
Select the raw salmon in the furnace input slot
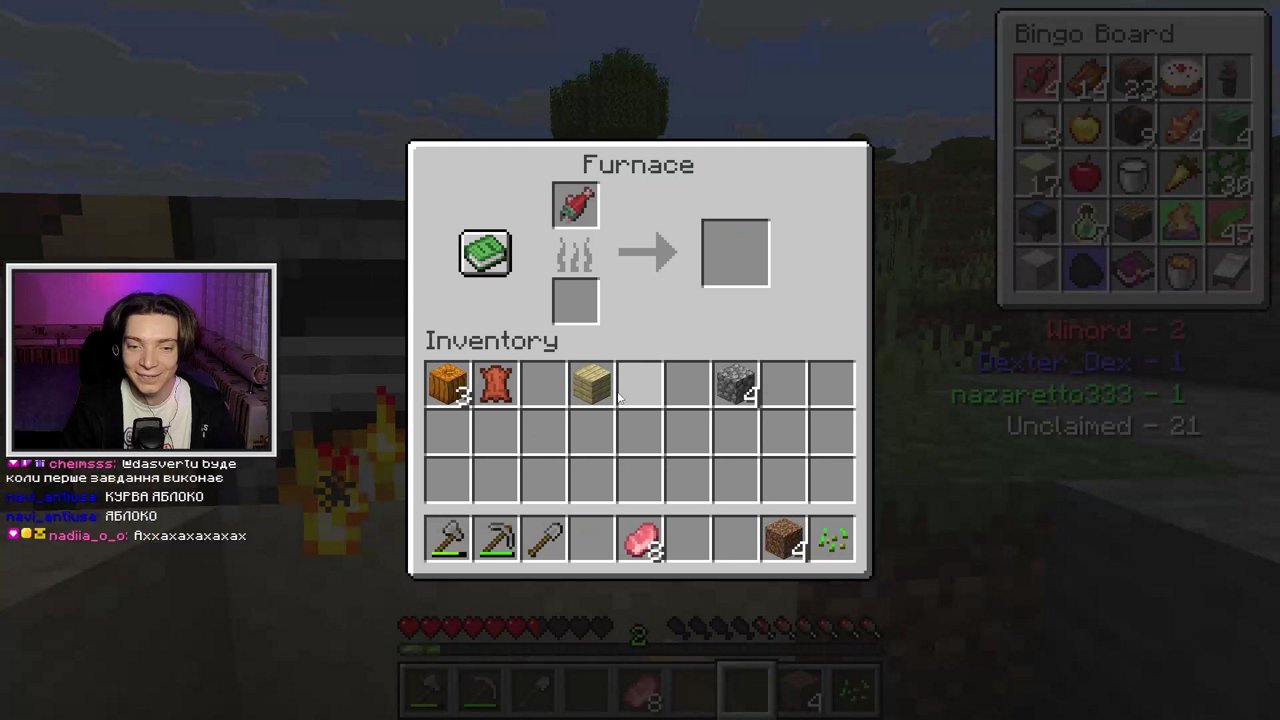[x=575, y=203]
